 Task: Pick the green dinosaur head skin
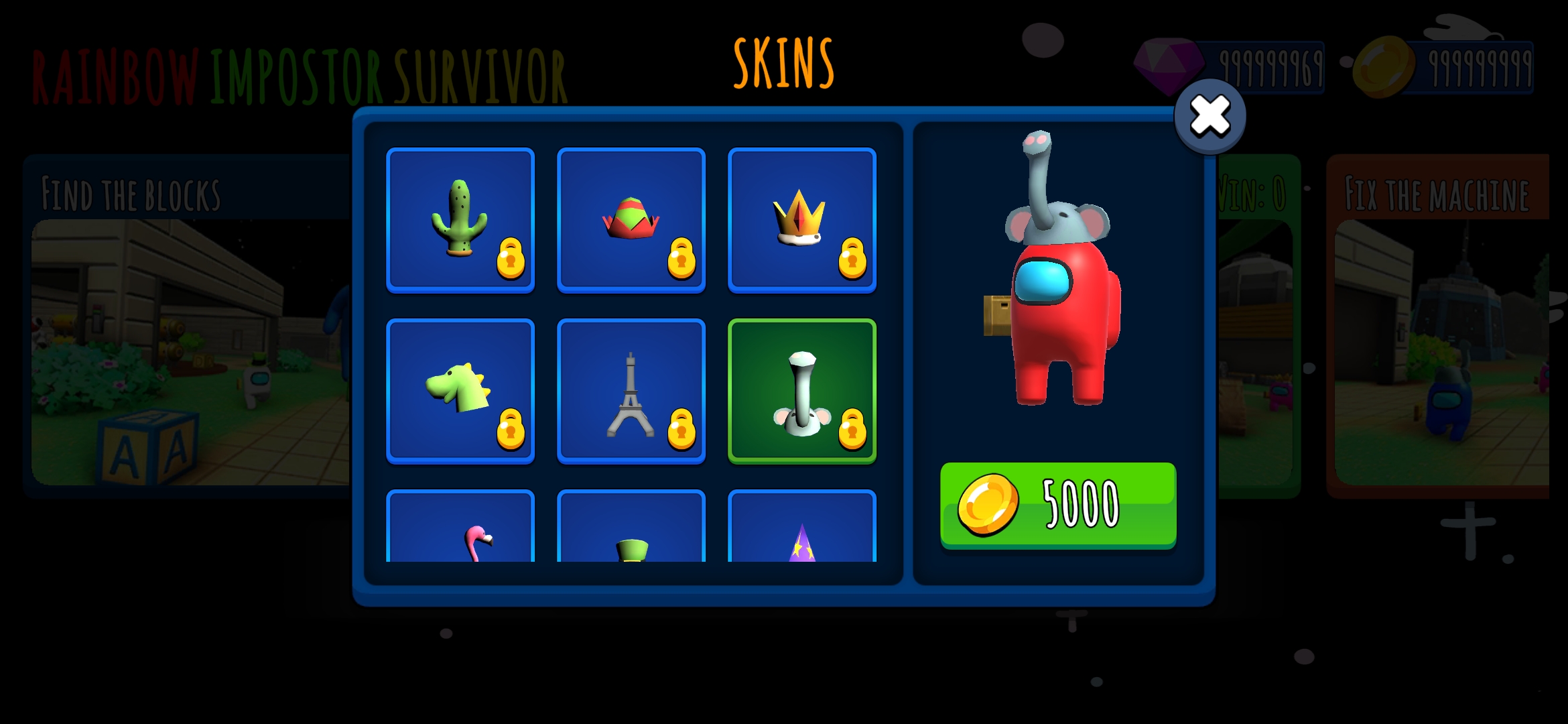coord(460,391)
